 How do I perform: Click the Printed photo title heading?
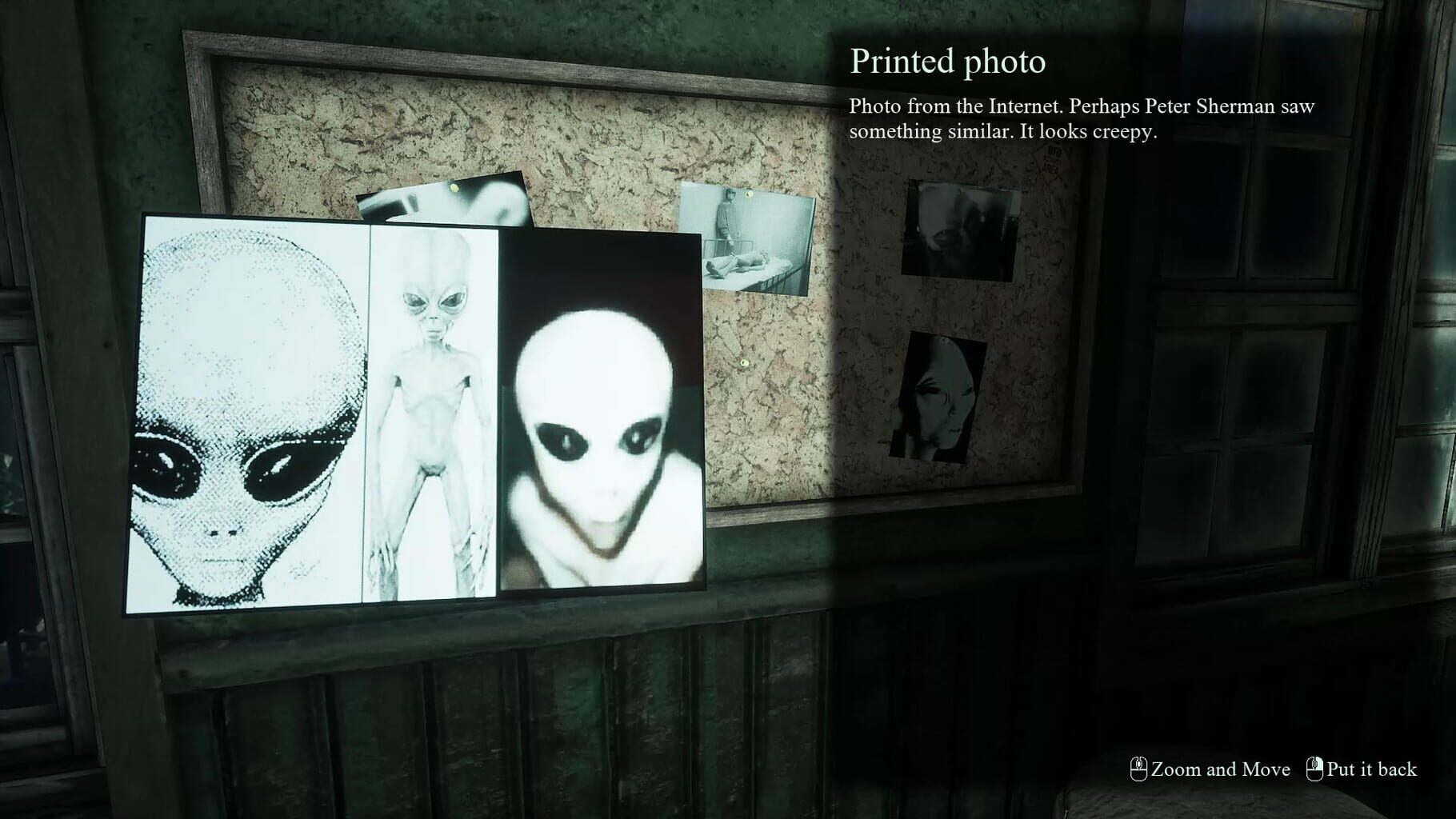click(948, 62)
